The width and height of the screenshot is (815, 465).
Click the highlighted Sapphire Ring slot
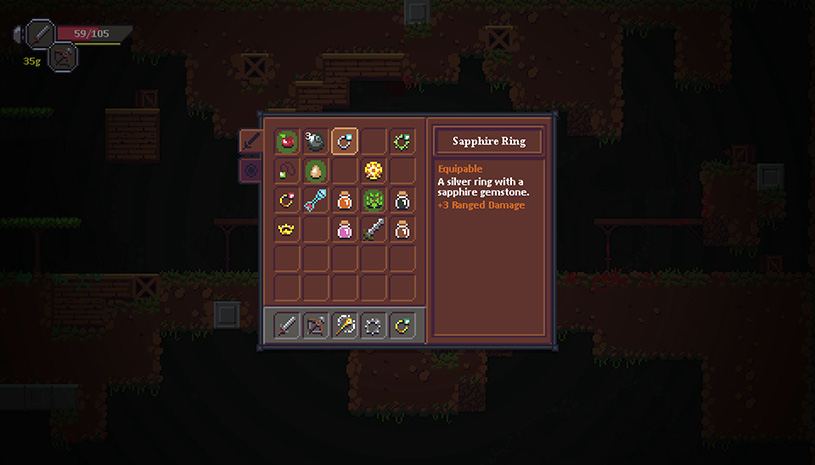(345, 141)
